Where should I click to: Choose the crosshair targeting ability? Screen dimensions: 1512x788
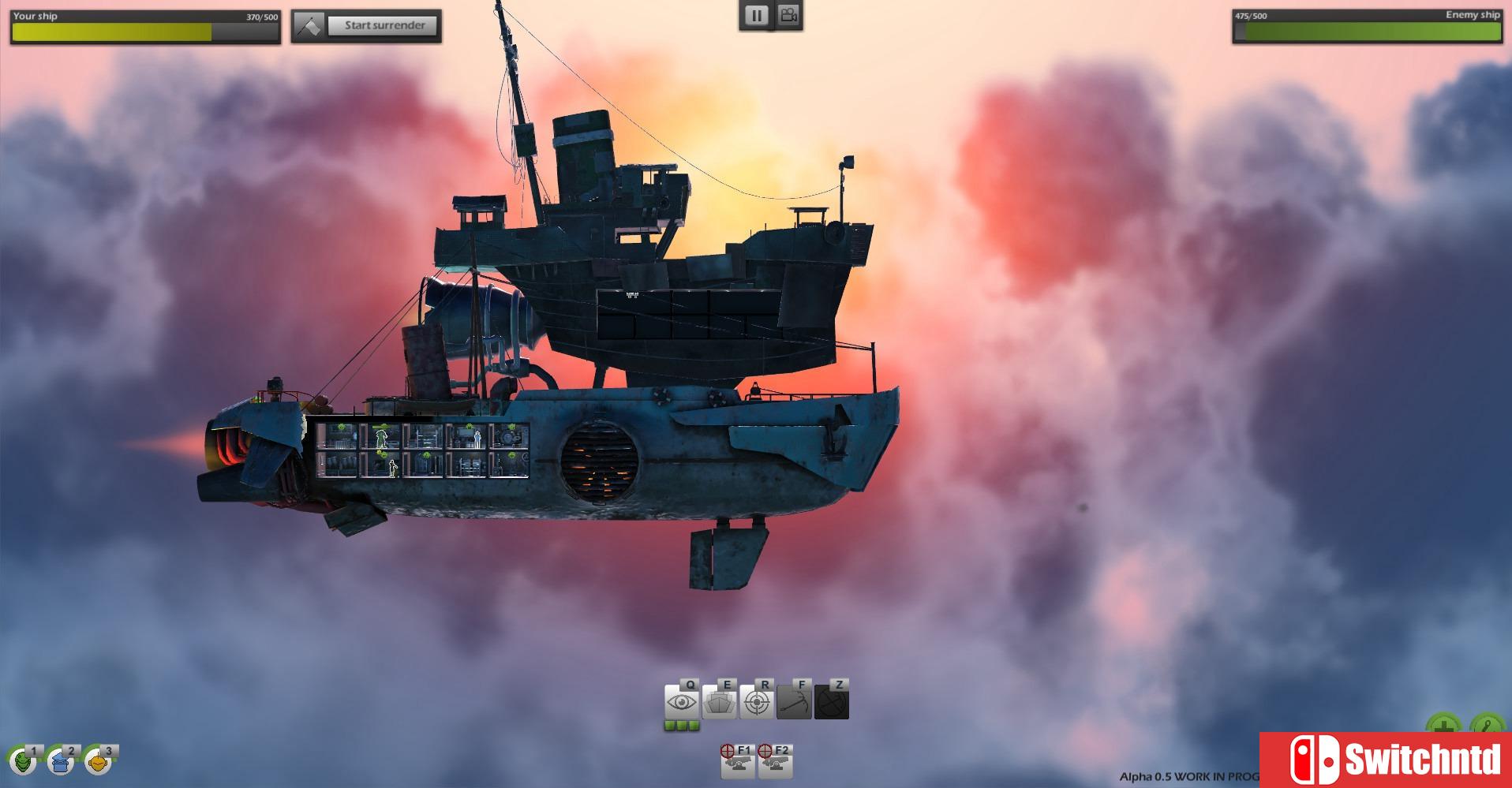tap(757, 701)
